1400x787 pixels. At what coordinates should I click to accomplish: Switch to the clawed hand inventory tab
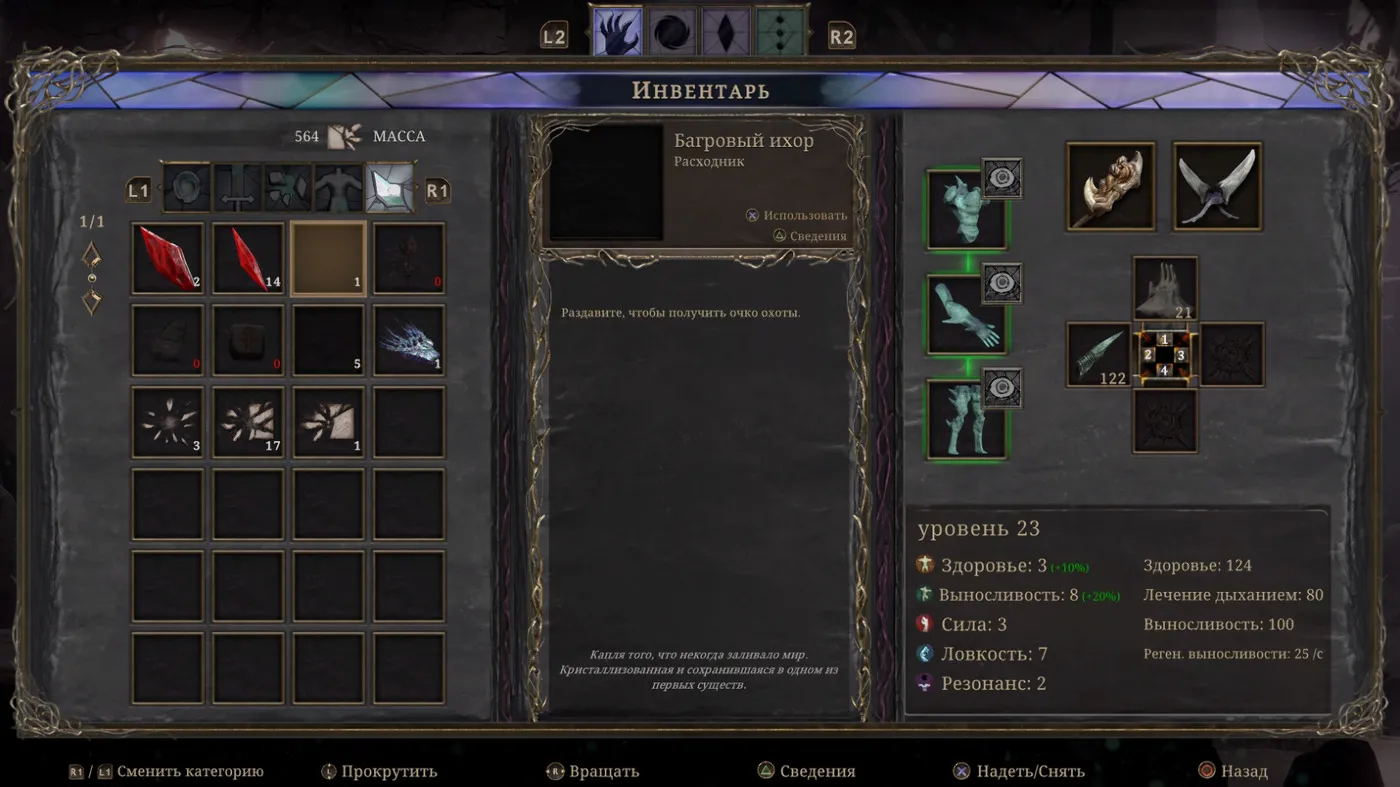(x=617, y=32)
